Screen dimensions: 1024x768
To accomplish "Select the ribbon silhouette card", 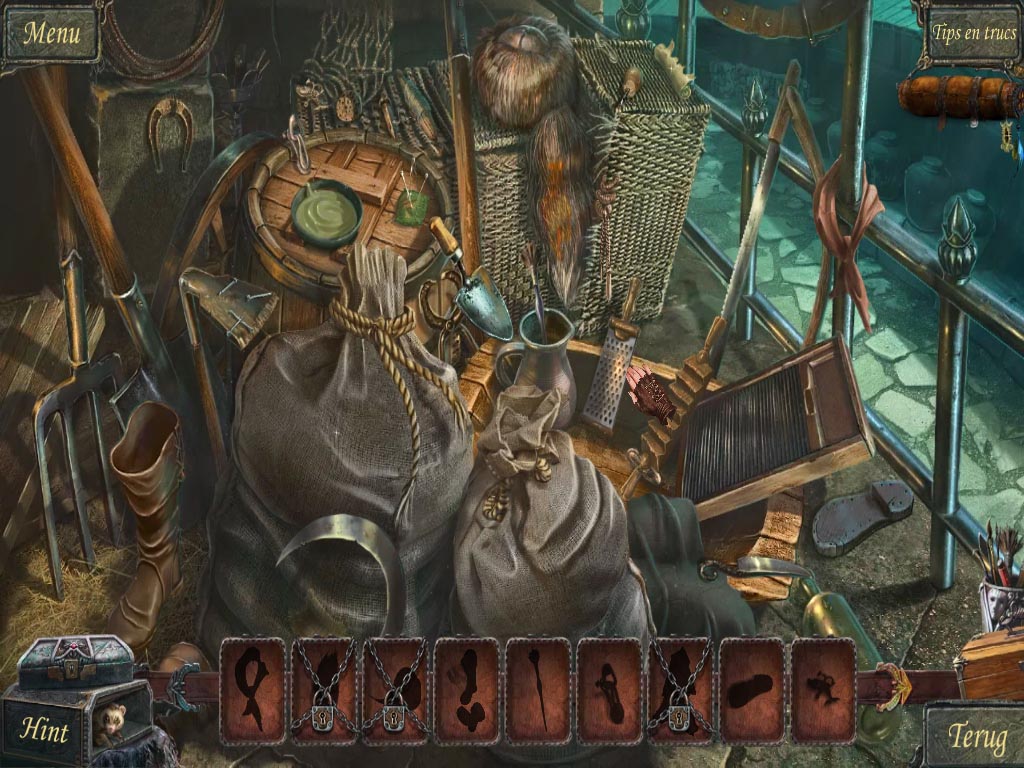I will [252, 690].
